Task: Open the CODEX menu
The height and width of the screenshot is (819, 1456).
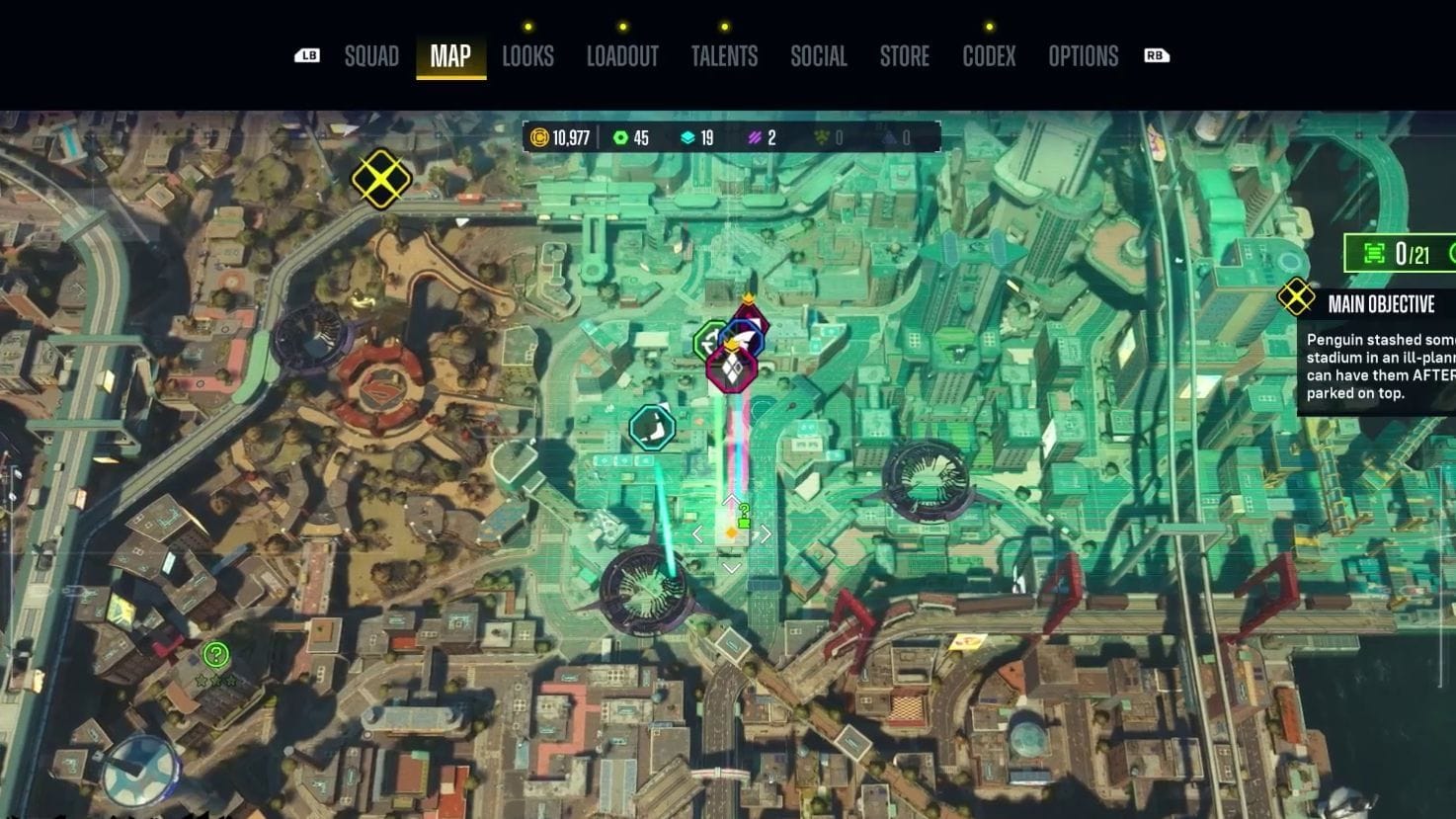Action: pyautogui.click(x=988, y=56)
